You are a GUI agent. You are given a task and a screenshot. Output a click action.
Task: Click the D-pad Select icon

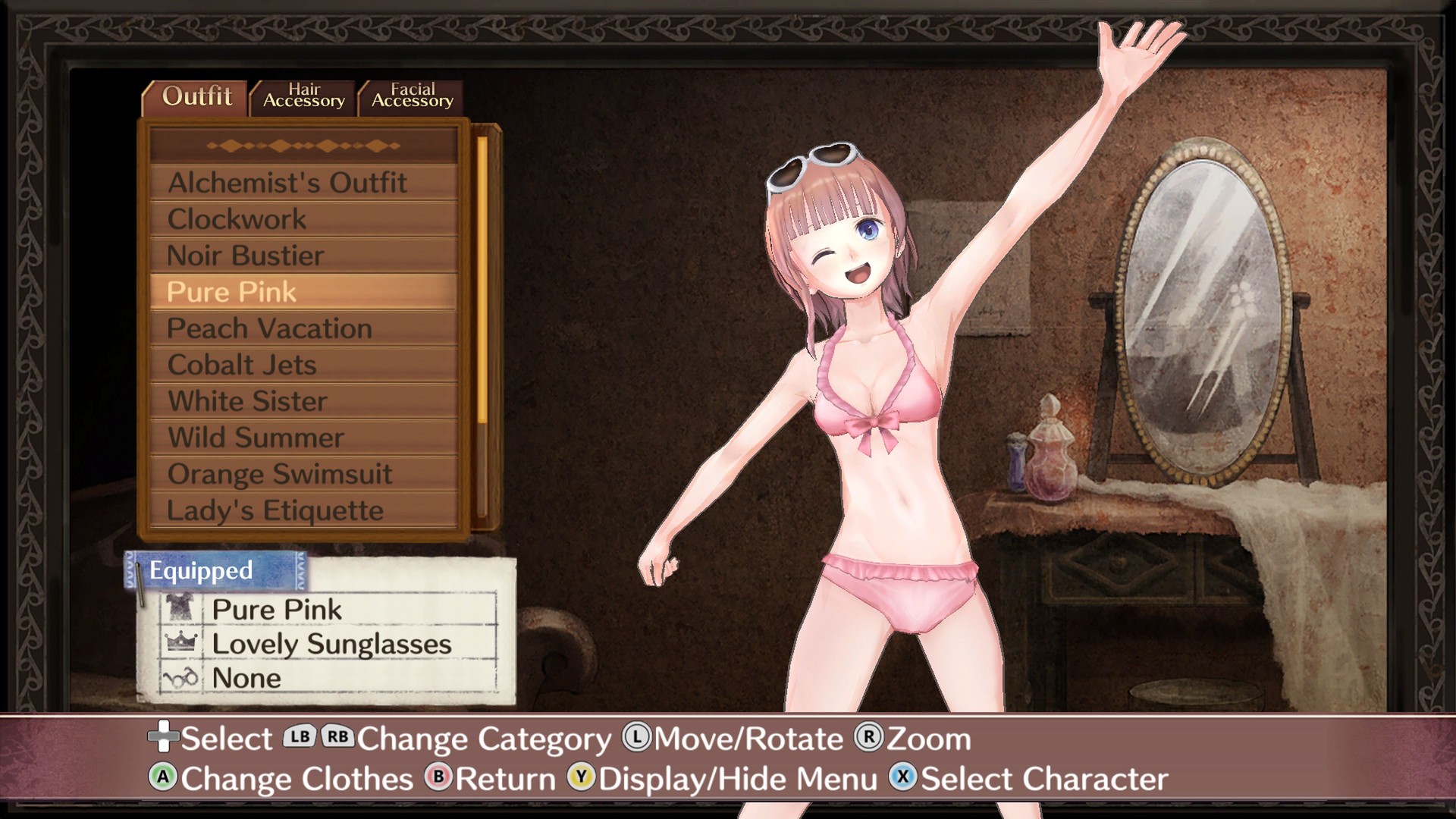click(x=164, y=738)
